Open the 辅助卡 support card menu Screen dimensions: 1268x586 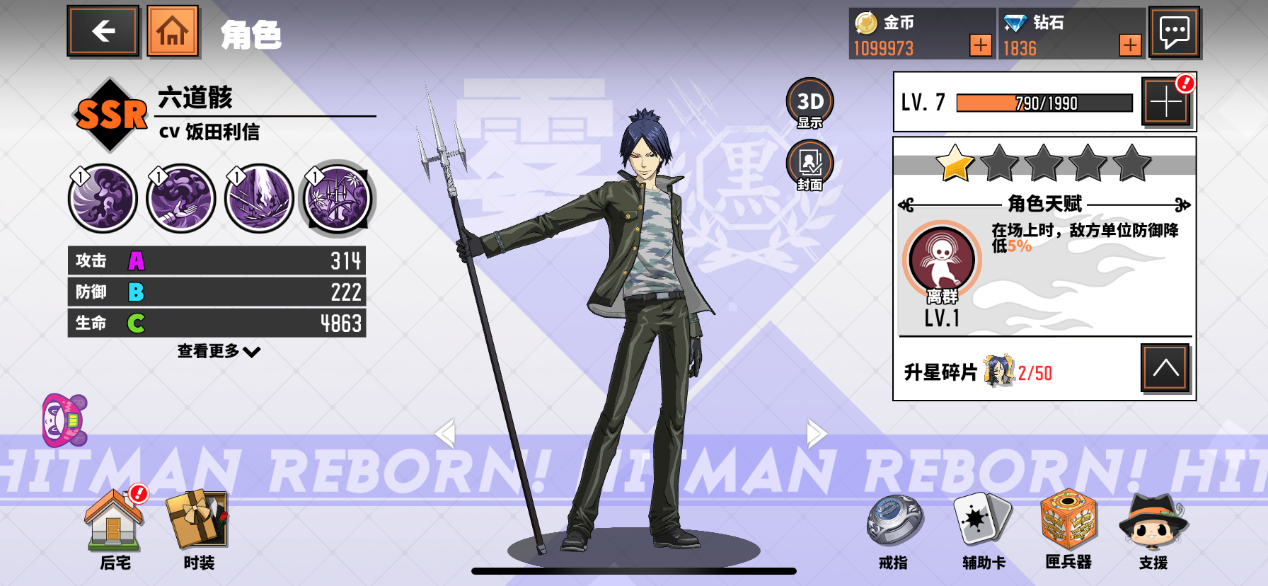click(981, 528)
